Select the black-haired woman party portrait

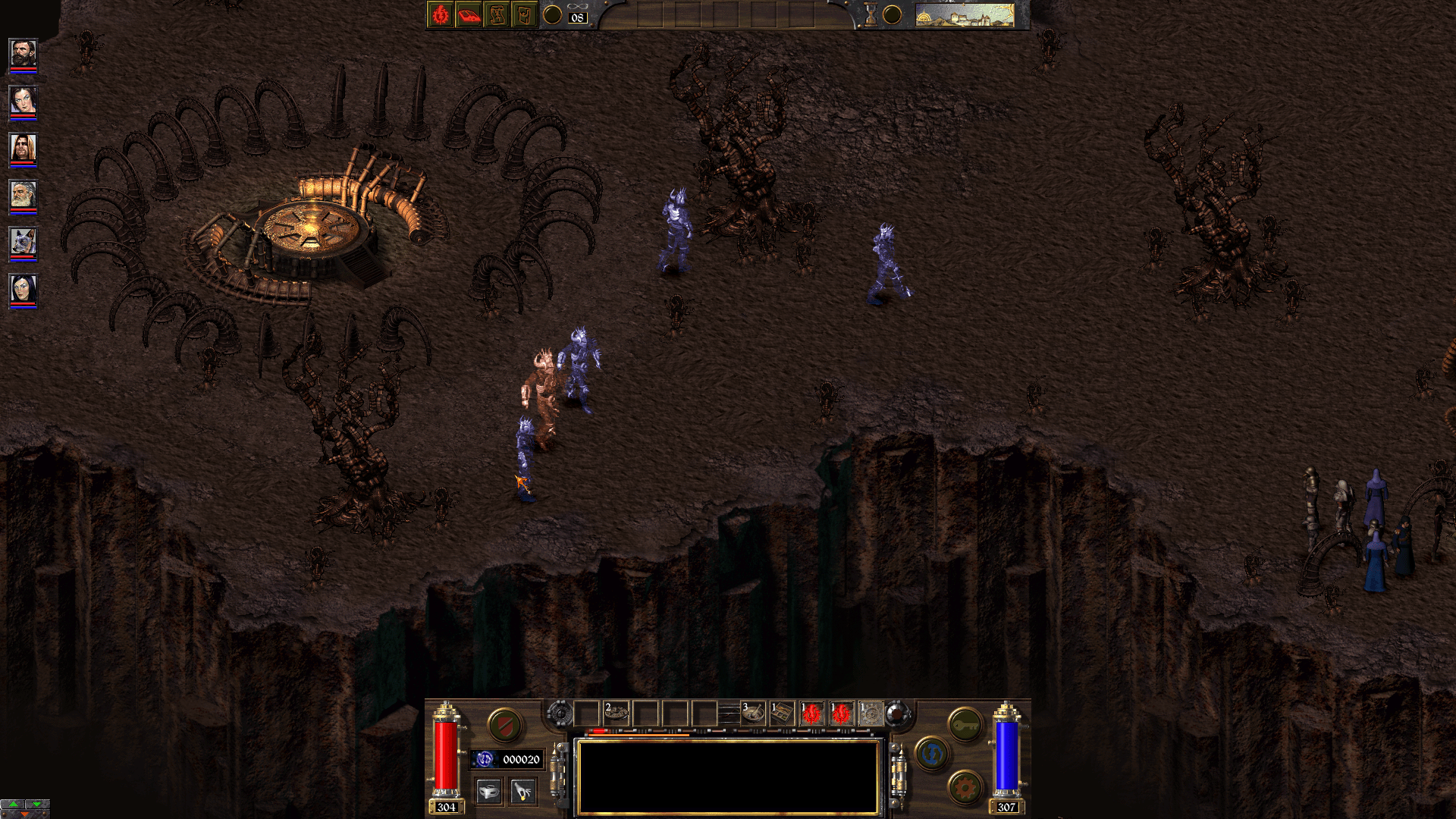click(23, 290)
